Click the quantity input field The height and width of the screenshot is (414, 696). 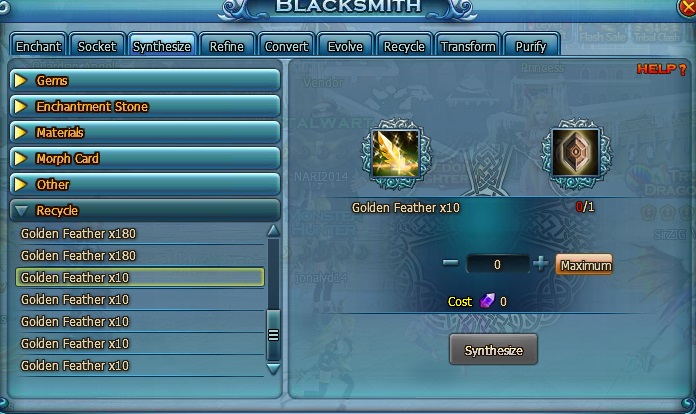tap(497, 265)
